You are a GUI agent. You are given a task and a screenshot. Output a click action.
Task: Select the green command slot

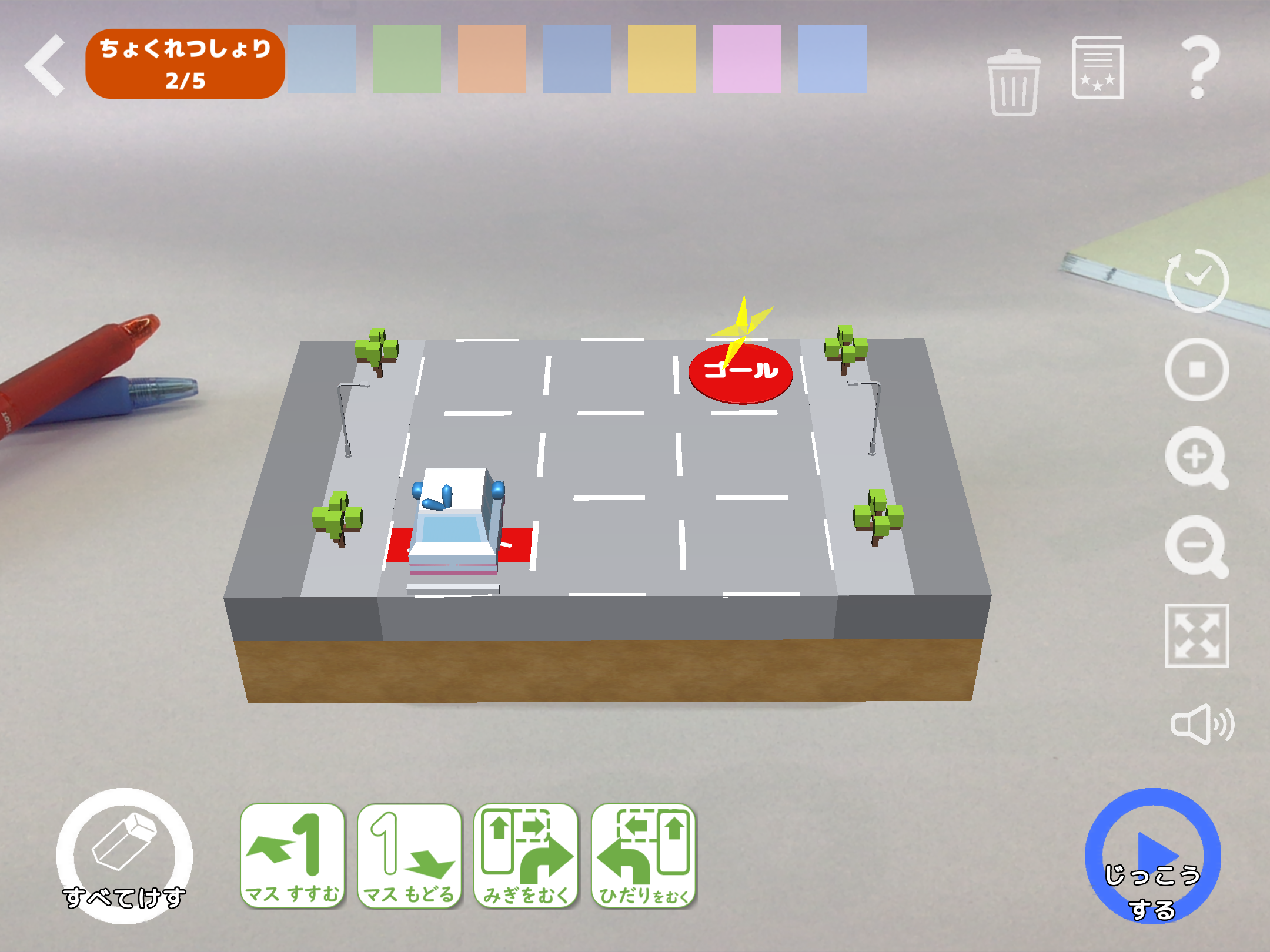(x=406, y=59)
